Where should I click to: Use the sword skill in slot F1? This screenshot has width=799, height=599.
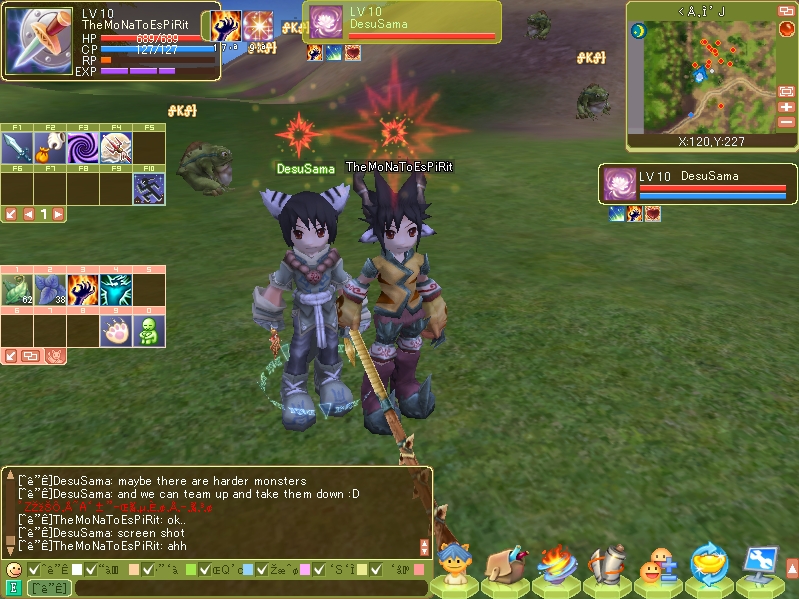coord(17,149)
